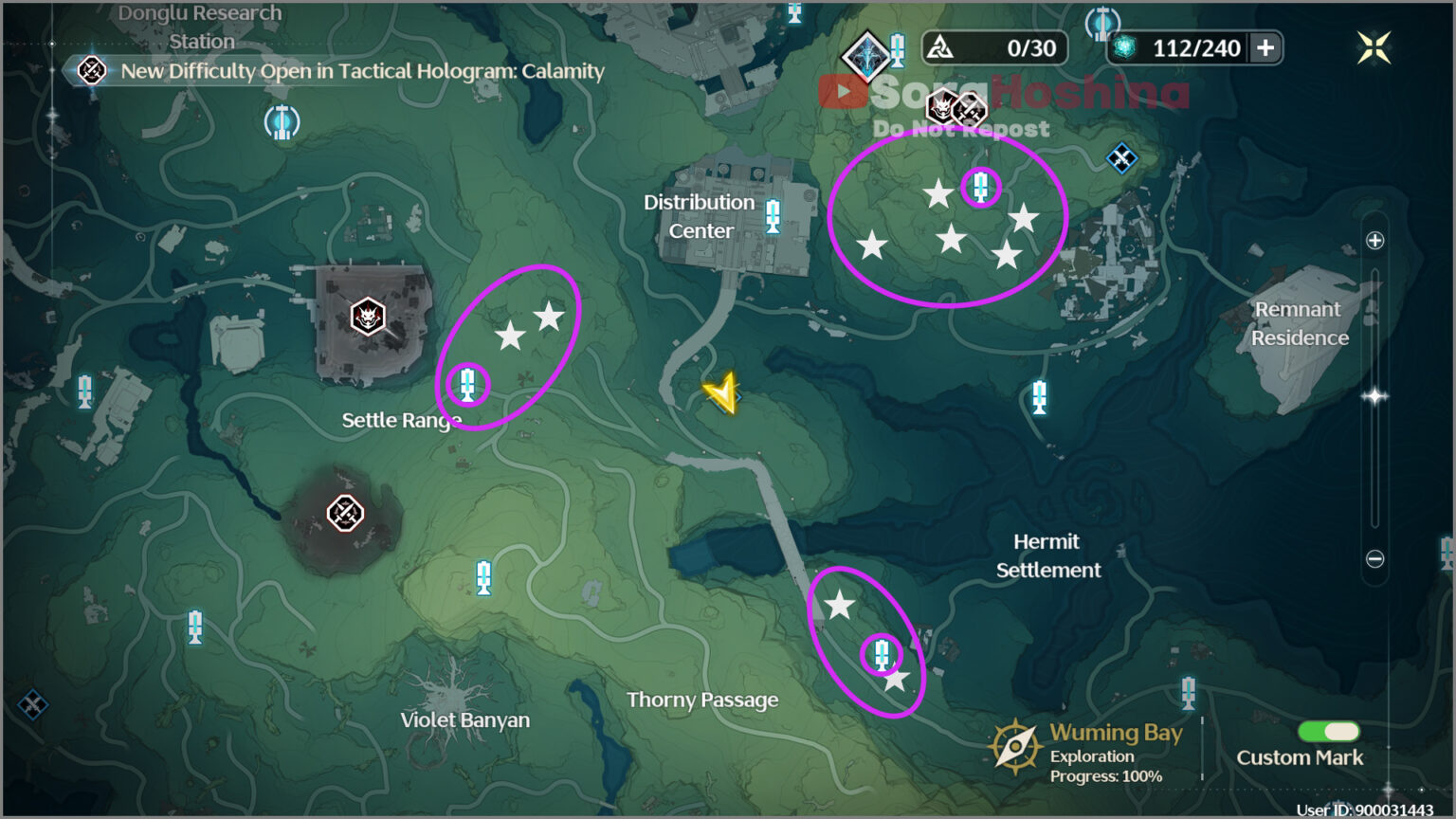Image resolution: width=1456 pixels, height=819 pixels.
Task: Open the Tactical Hologram: Calamity announcement icon
Action: tap(90, 70)
